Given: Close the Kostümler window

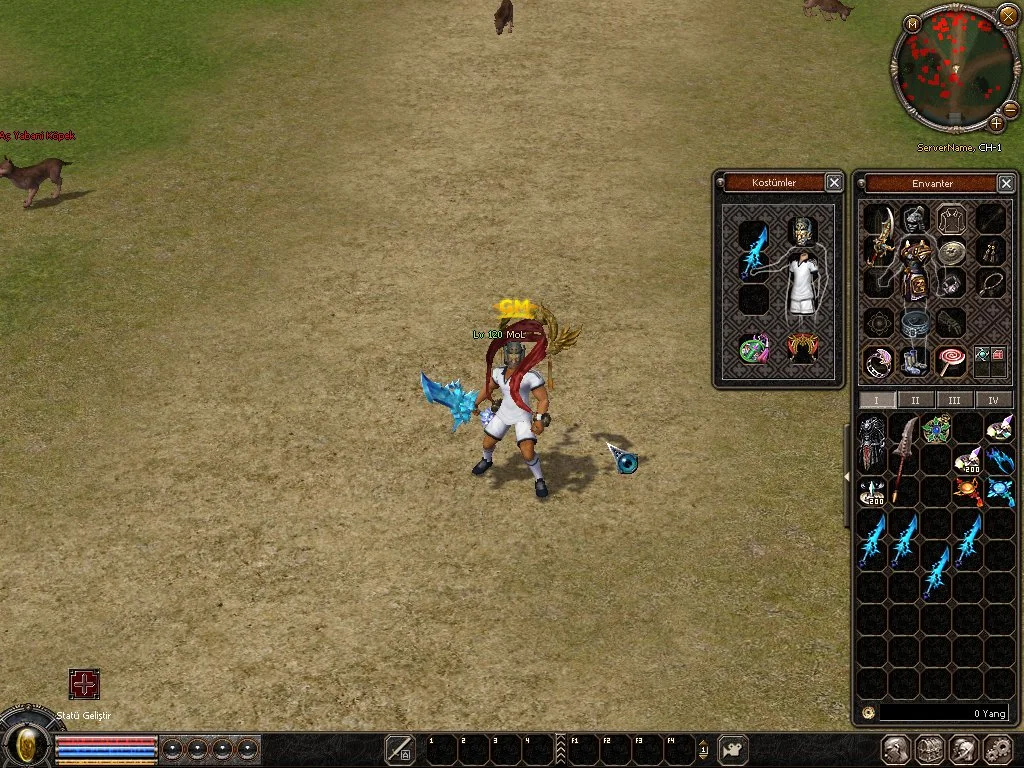Looking at the screenshot, I should 834,182.
